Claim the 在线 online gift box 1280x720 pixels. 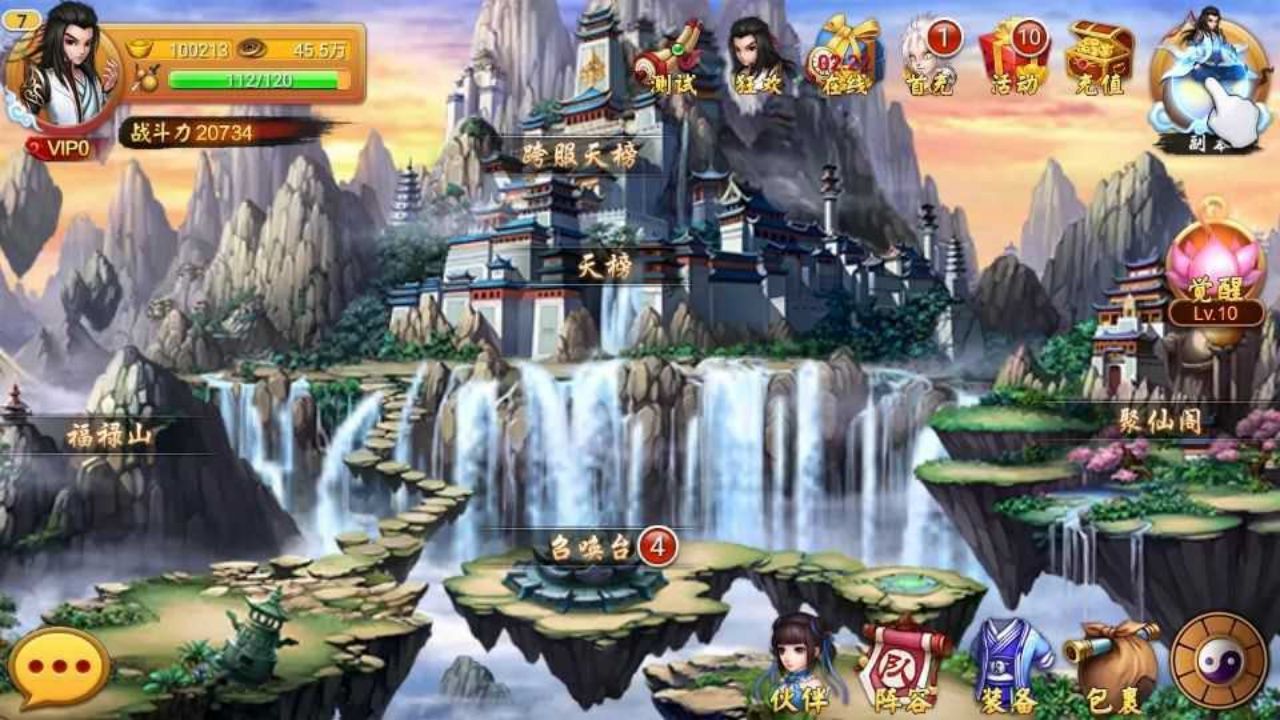844,56
